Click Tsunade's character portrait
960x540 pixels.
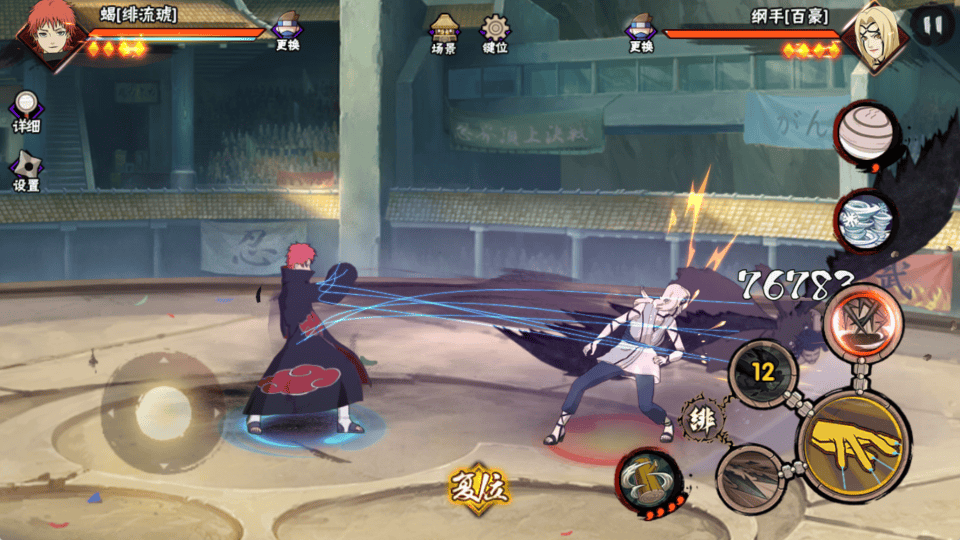(x=873, y=36)
